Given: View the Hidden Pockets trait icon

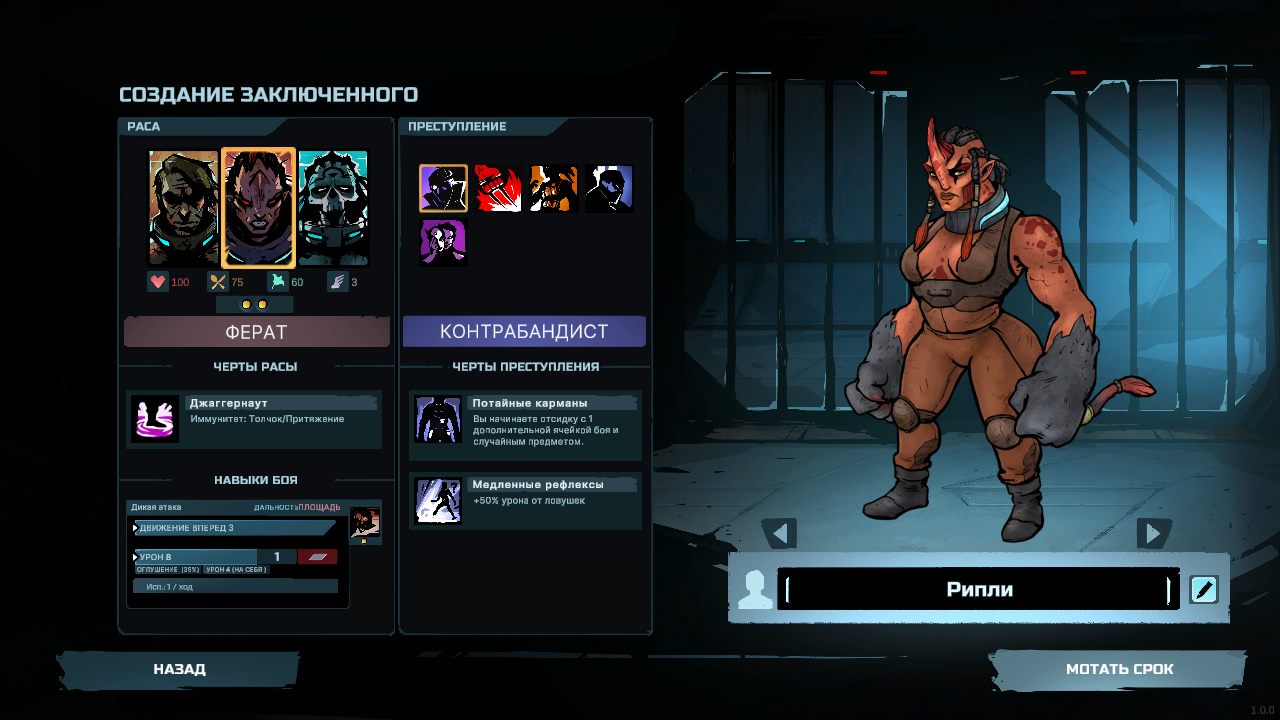Looking at the screenshot, I should coord(438,419).
